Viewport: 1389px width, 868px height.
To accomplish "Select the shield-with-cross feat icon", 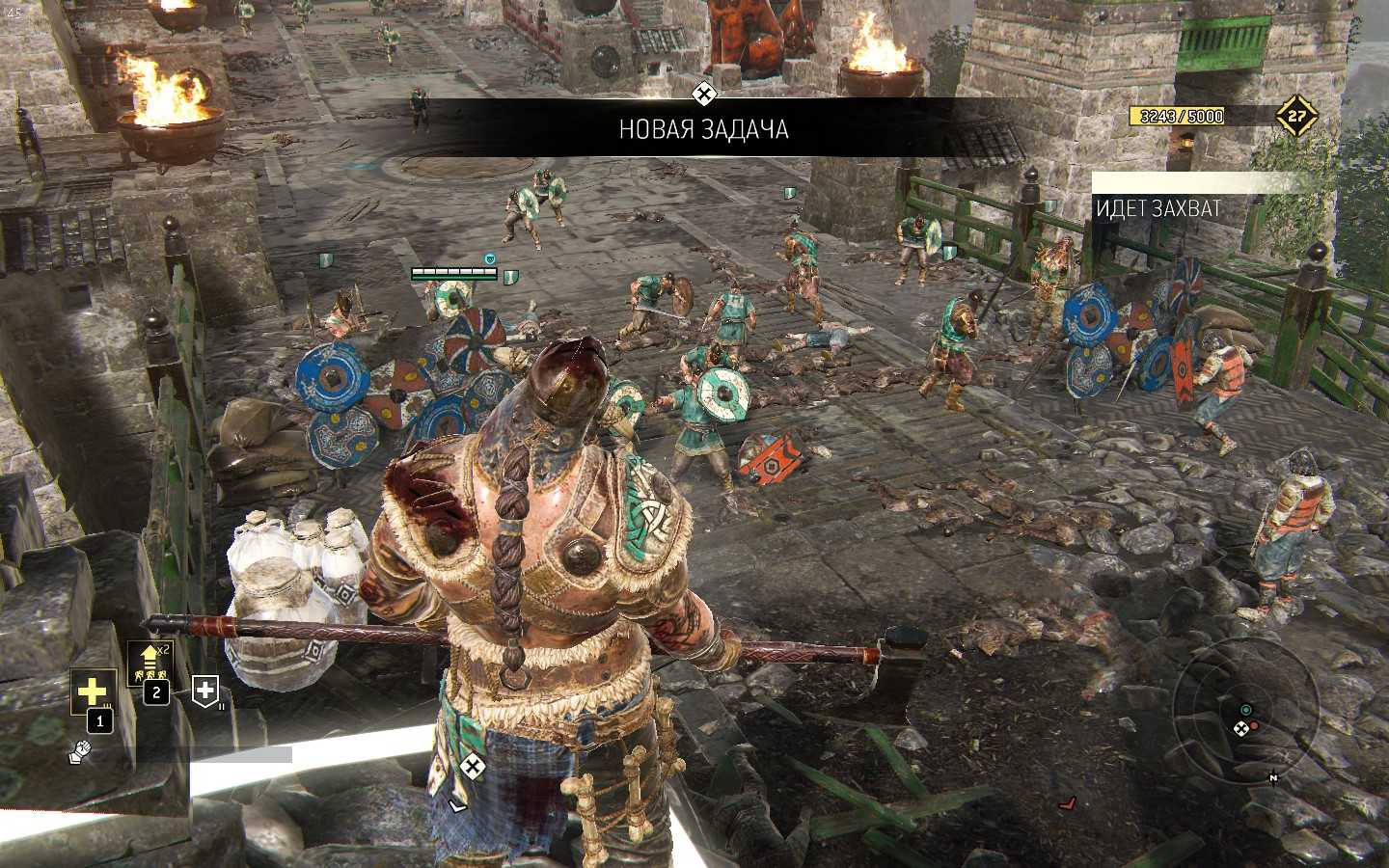I will [x=205, y=689].
